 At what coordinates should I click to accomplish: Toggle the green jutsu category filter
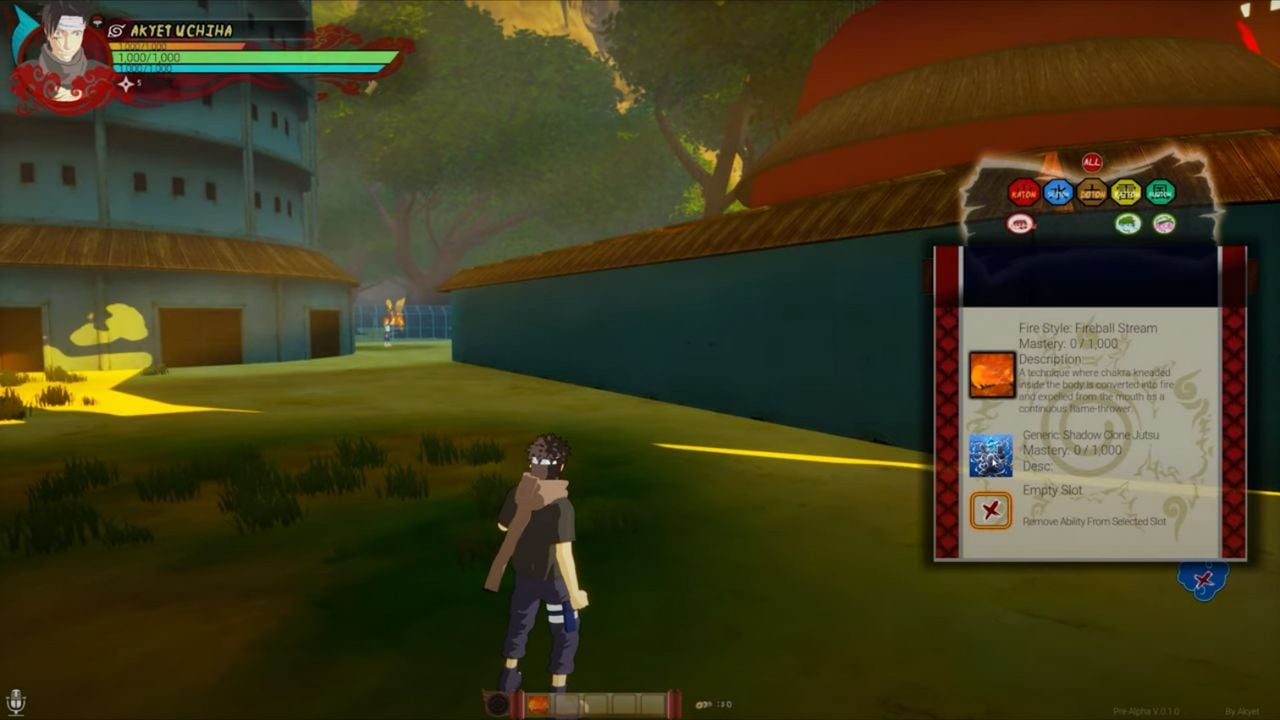point(1128,223)
